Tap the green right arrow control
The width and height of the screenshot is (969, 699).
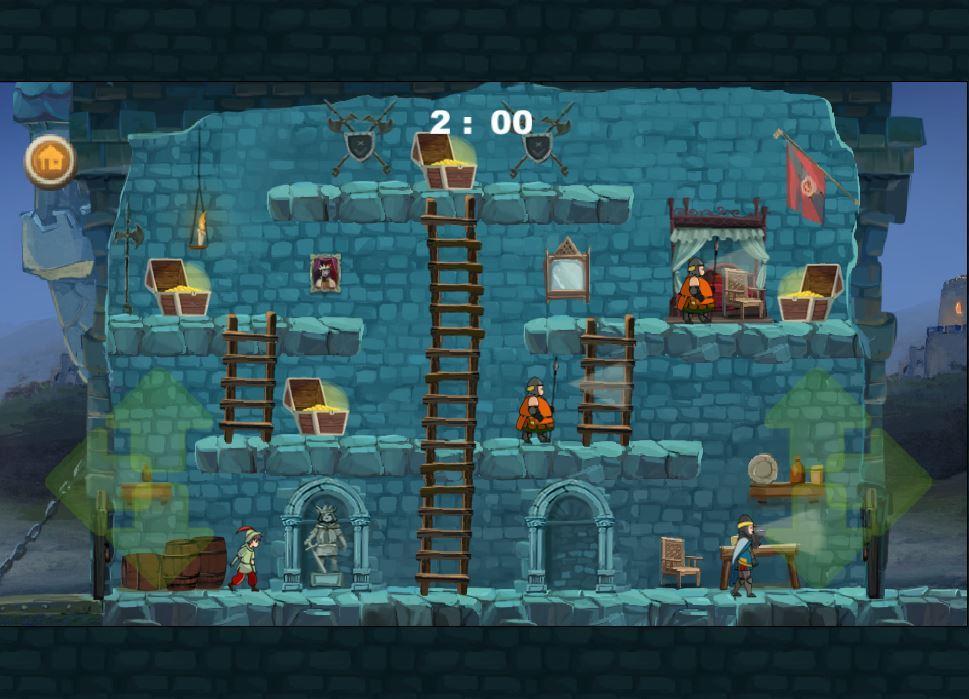tap(904, 480)
